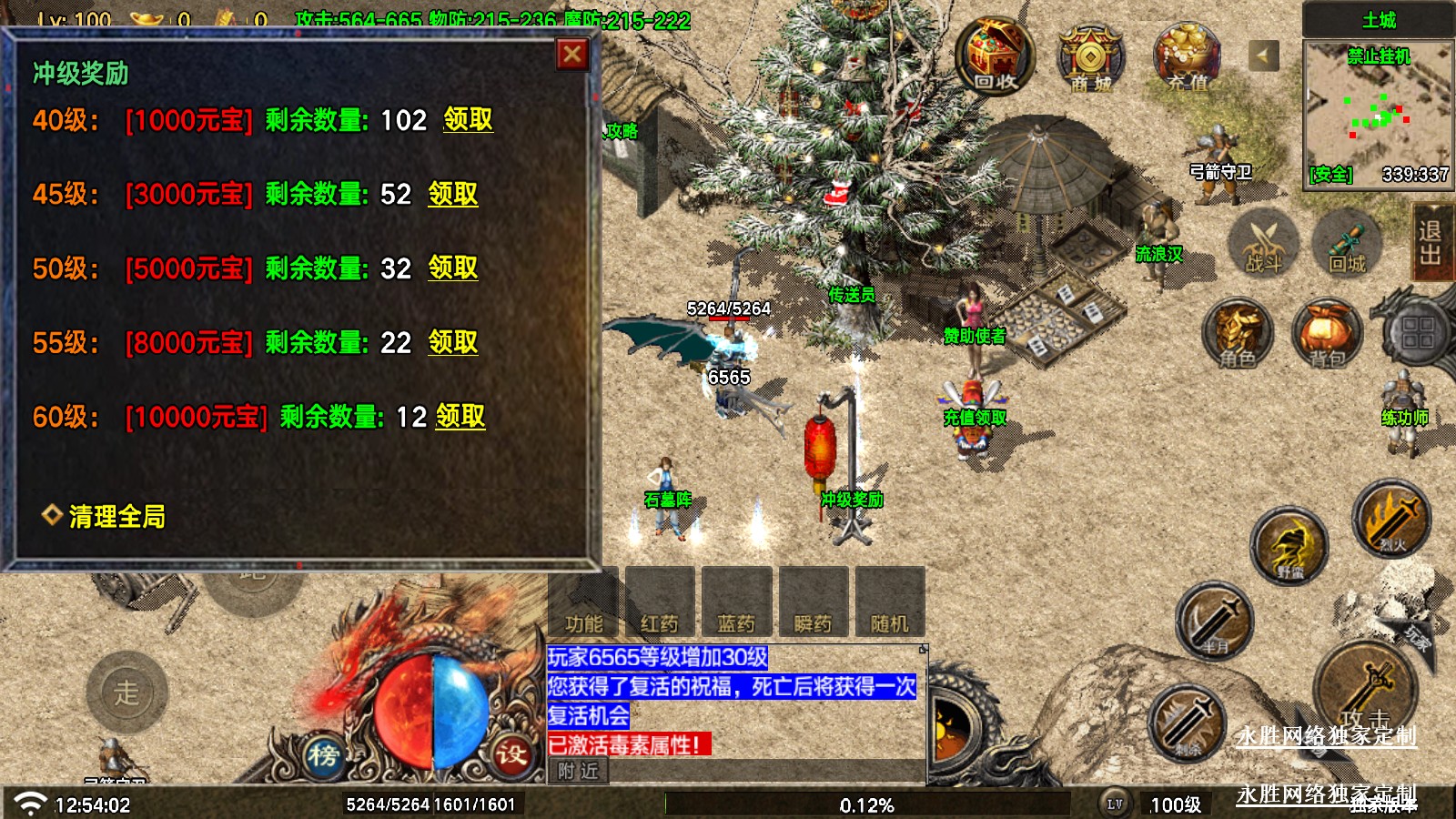Claim the 40级 1000元宝 reward

(x=468, y=119)
